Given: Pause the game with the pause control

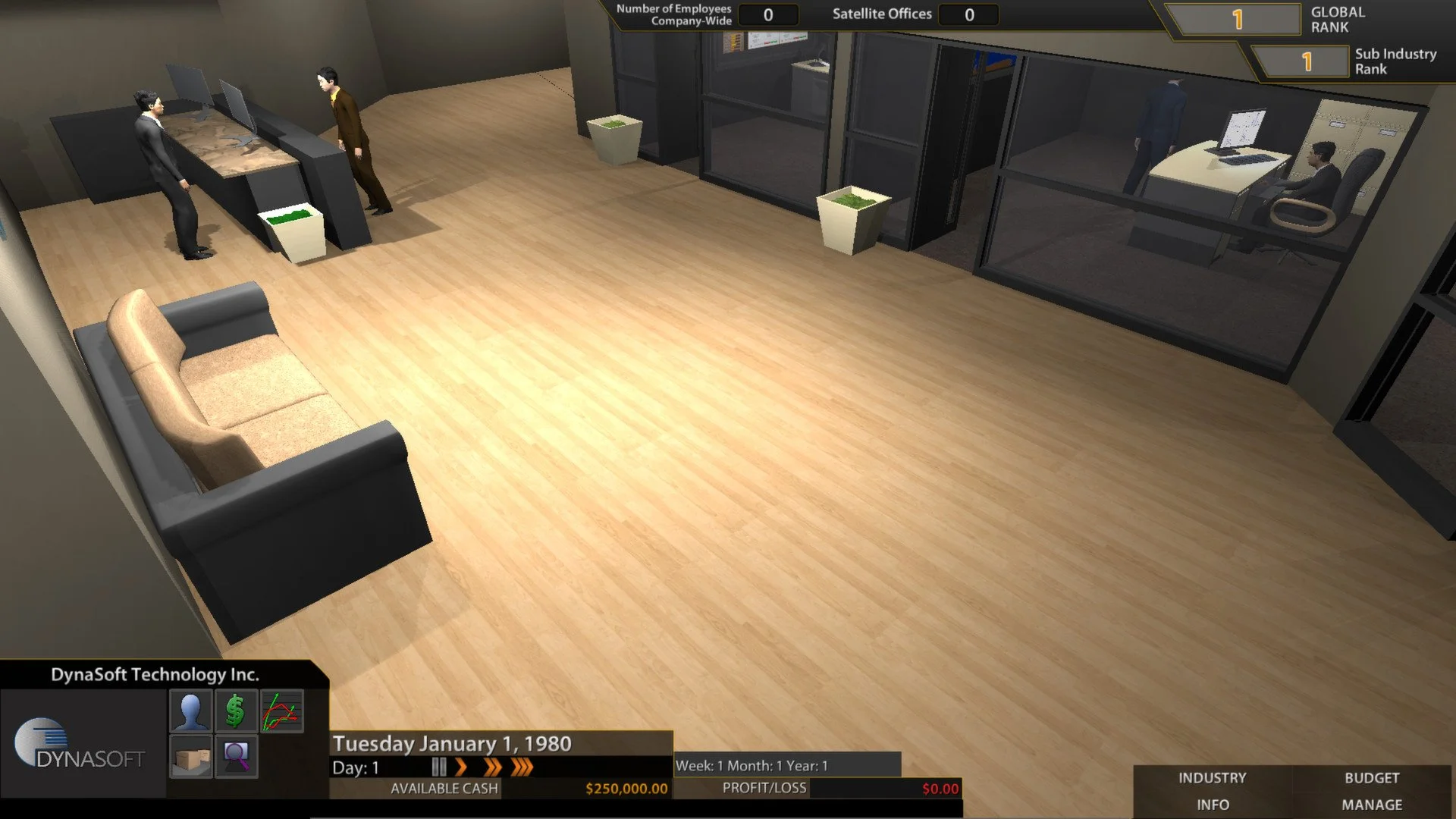Looking at the screenshot, I should [x=438, y=768].
